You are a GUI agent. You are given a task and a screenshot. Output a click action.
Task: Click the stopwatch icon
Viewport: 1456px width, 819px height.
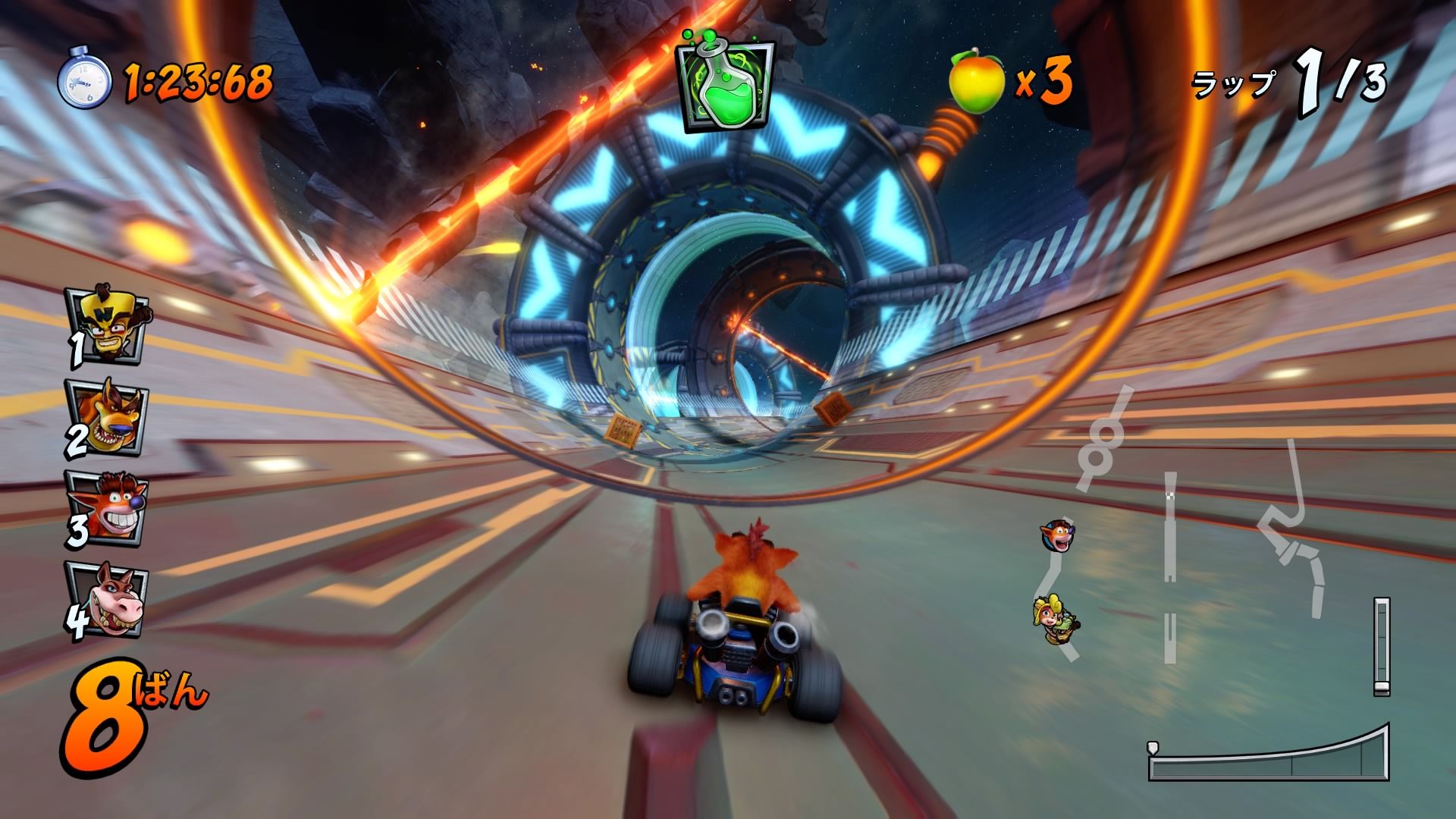(x=84, y=78)
